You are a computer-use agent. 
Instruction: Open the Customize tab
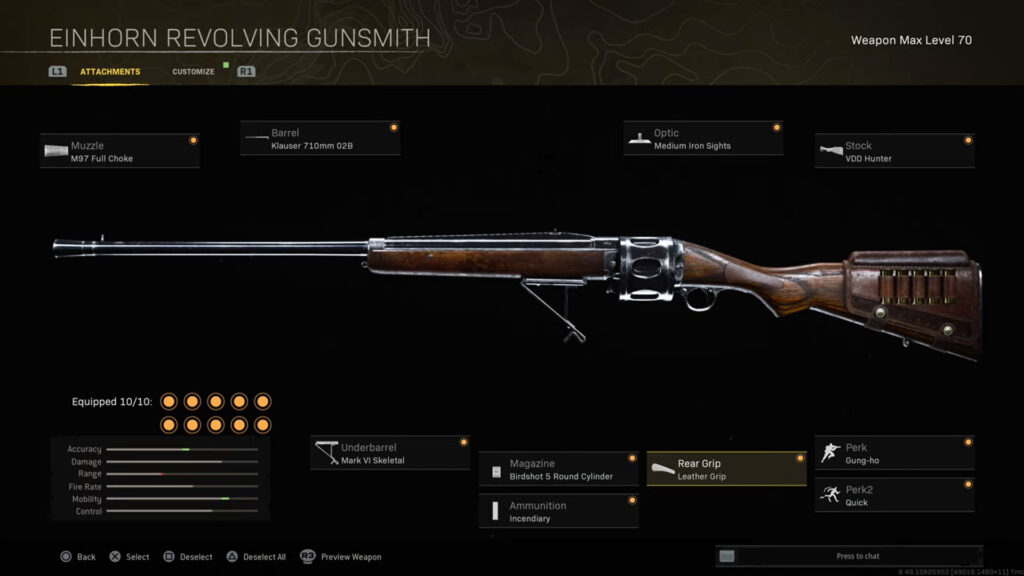point(193,72)
